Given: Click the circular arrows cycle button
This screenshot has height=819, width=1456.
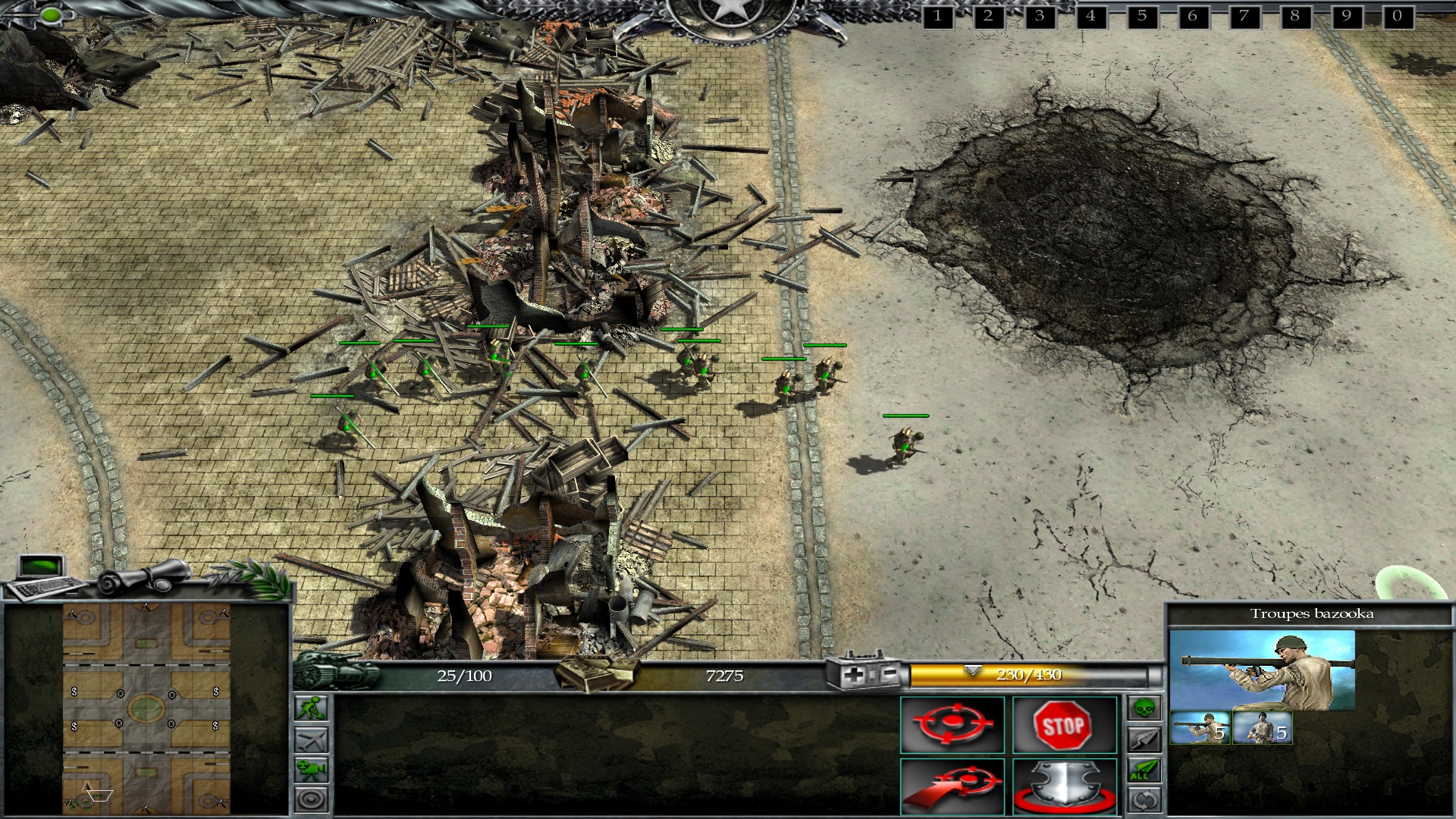Looking at the screenshot, I should pyautogui.click(x=1144, y=800).
